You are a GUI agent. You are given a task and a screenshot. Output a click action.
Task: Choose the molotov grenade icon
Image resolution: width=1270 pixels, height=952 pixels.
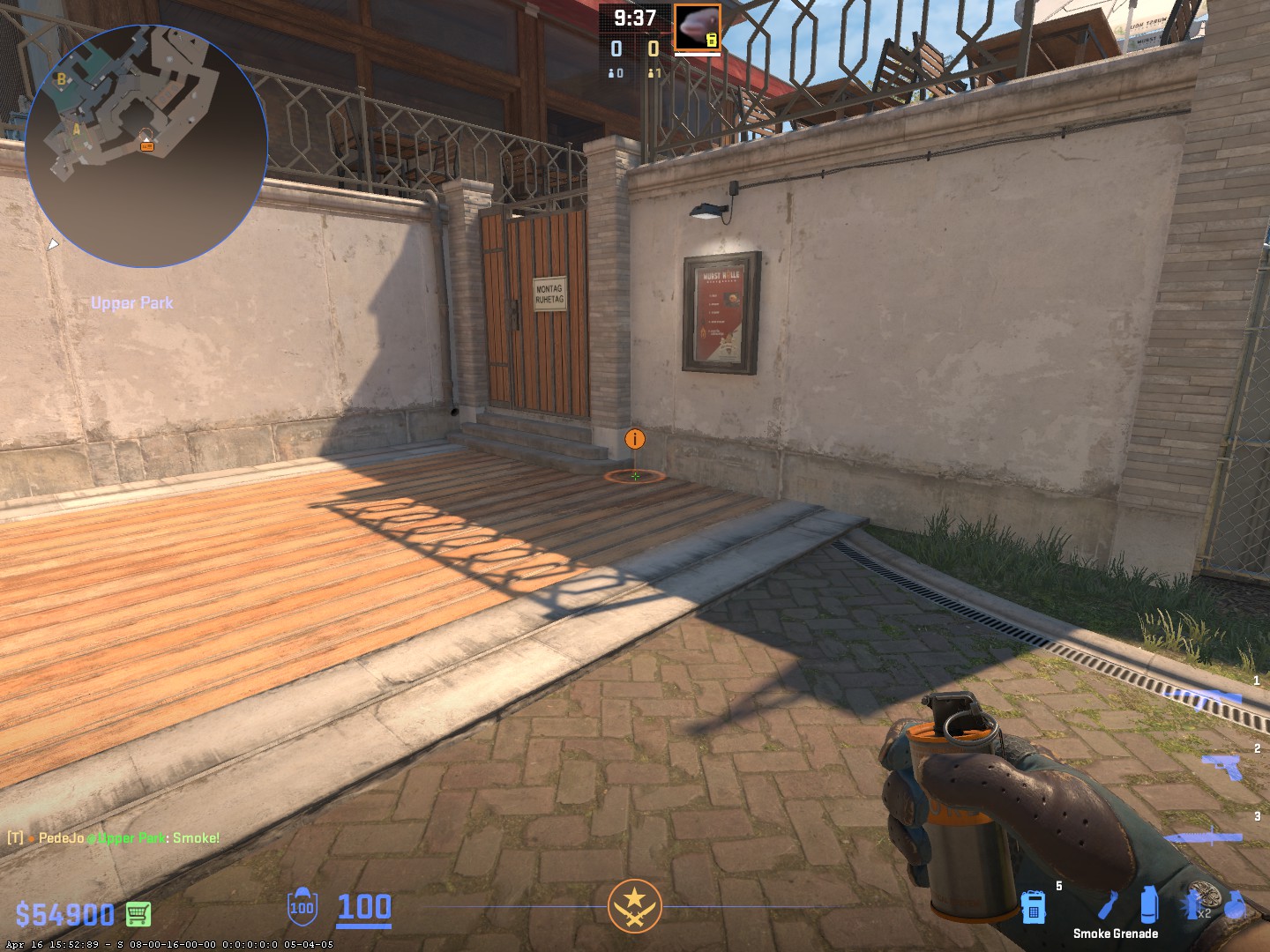point(1108,905)
